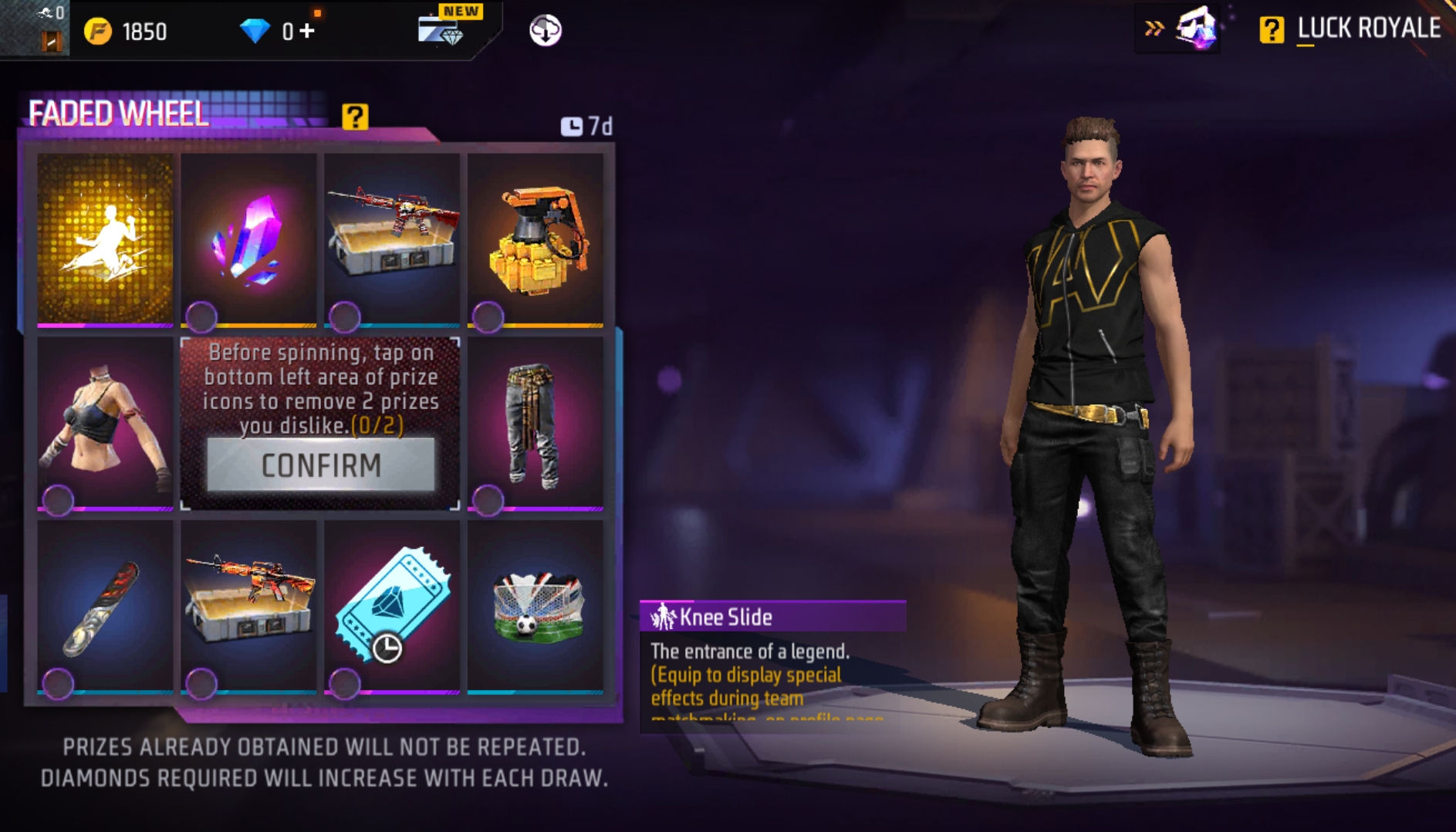This screenshot has height=832, width=1456.
Task: Add diamonds with the plus button
Action: coord(307,31)
